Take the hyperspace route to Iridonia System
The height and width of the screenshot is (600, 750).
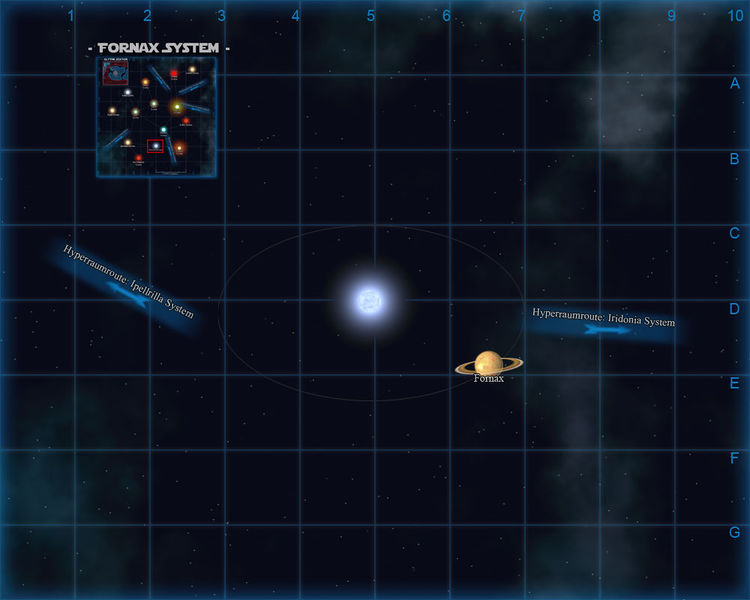pyautogui.click(x=604, y=323)
